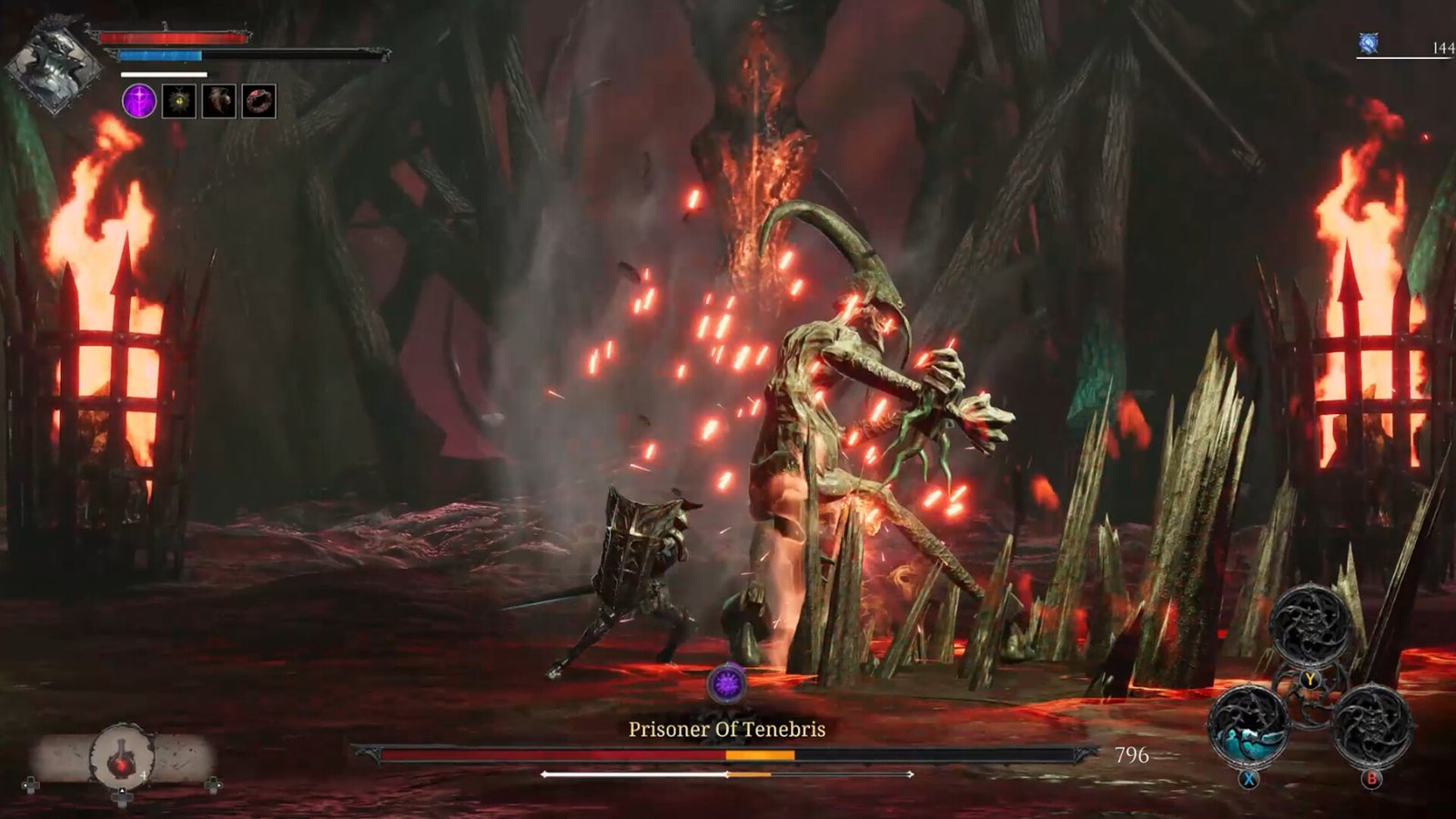Click the armored knight character portrait

click(x=55, y=66)
